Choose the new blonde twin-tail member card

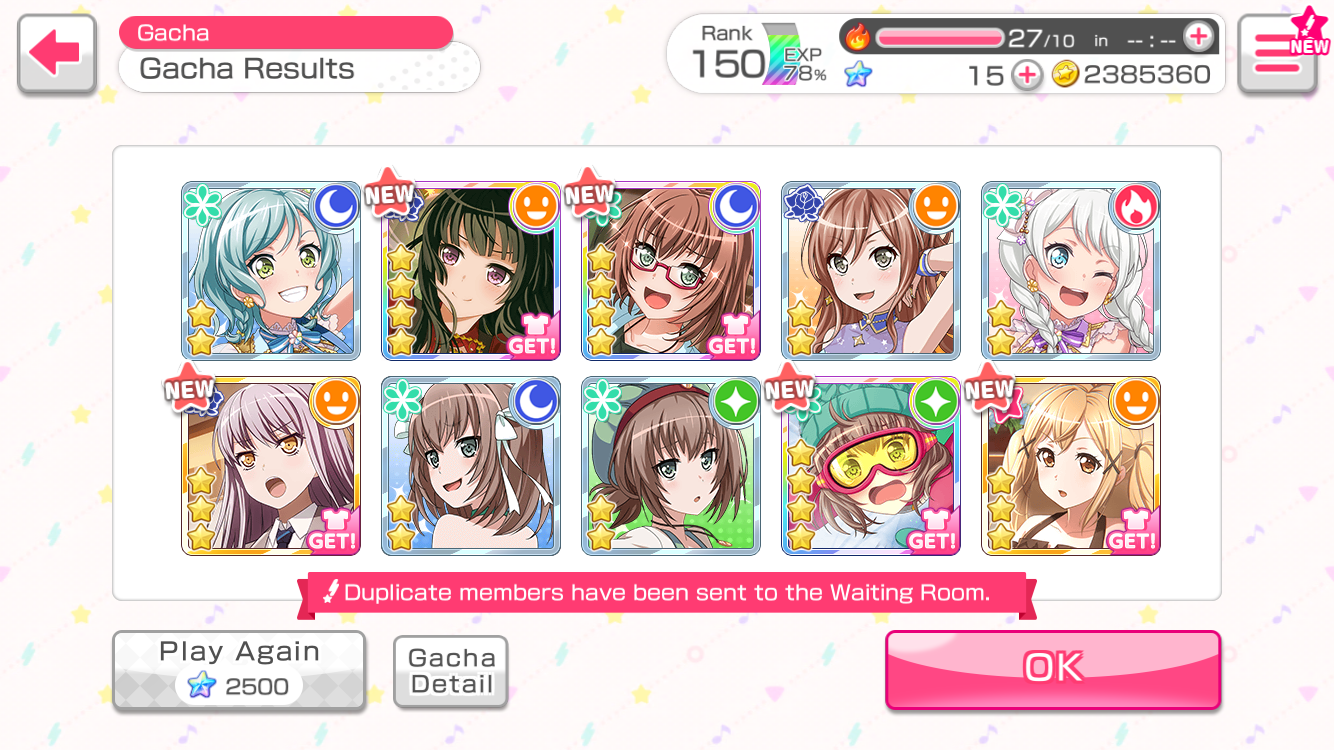click(x=1071, y=466)
